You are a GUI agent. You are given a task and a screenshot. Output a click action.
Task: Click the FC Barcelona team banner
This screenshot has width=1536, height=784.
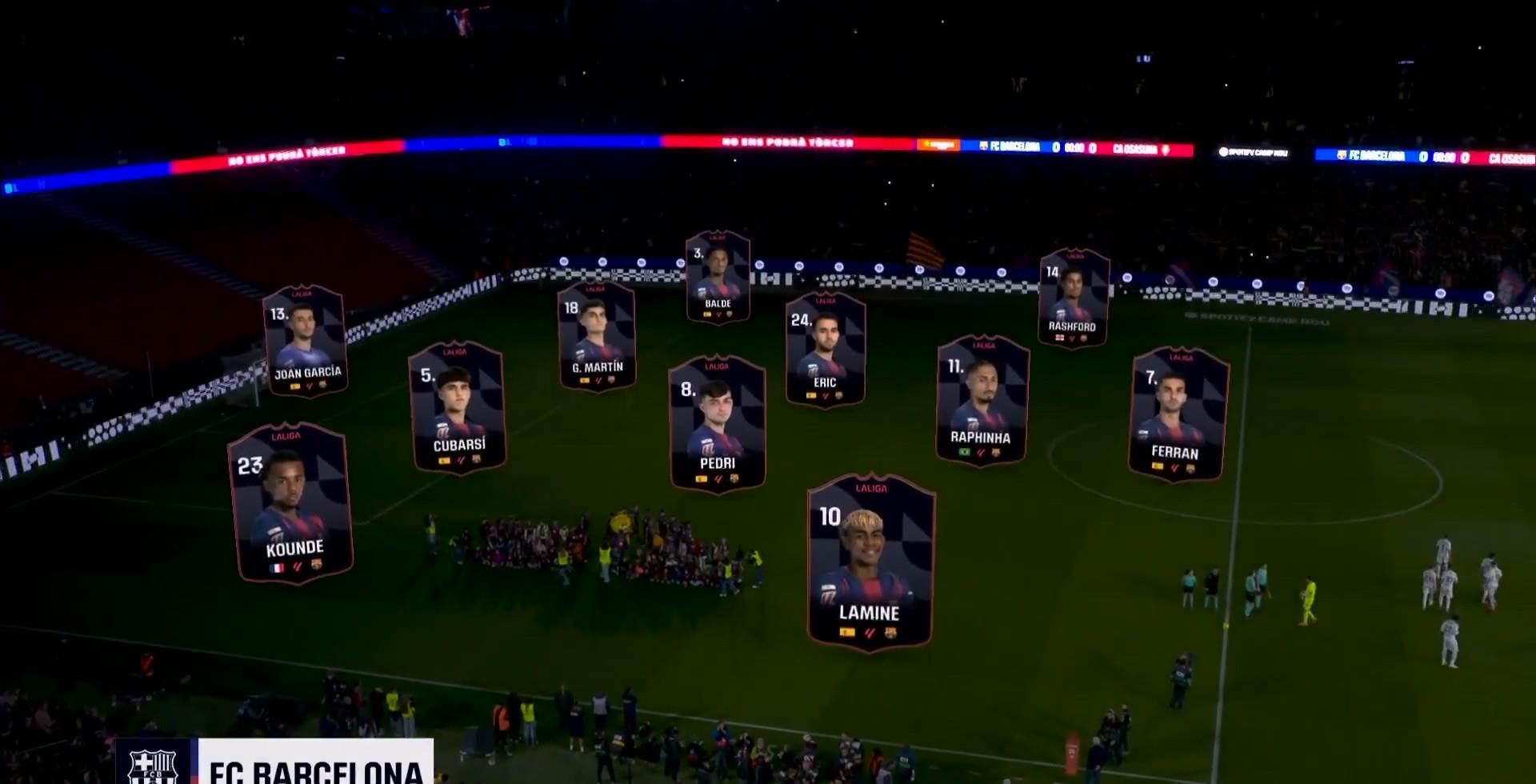point(274,763)
